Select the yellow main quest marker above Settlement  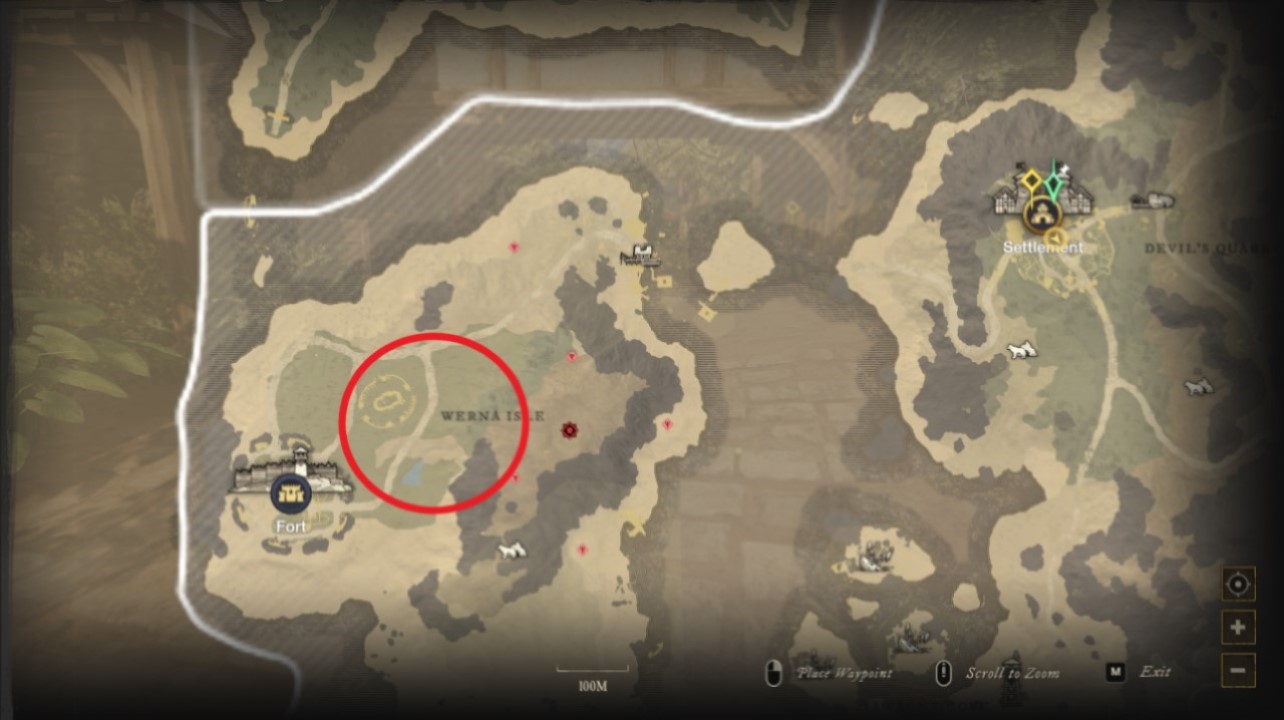[x=1031, y=180]
